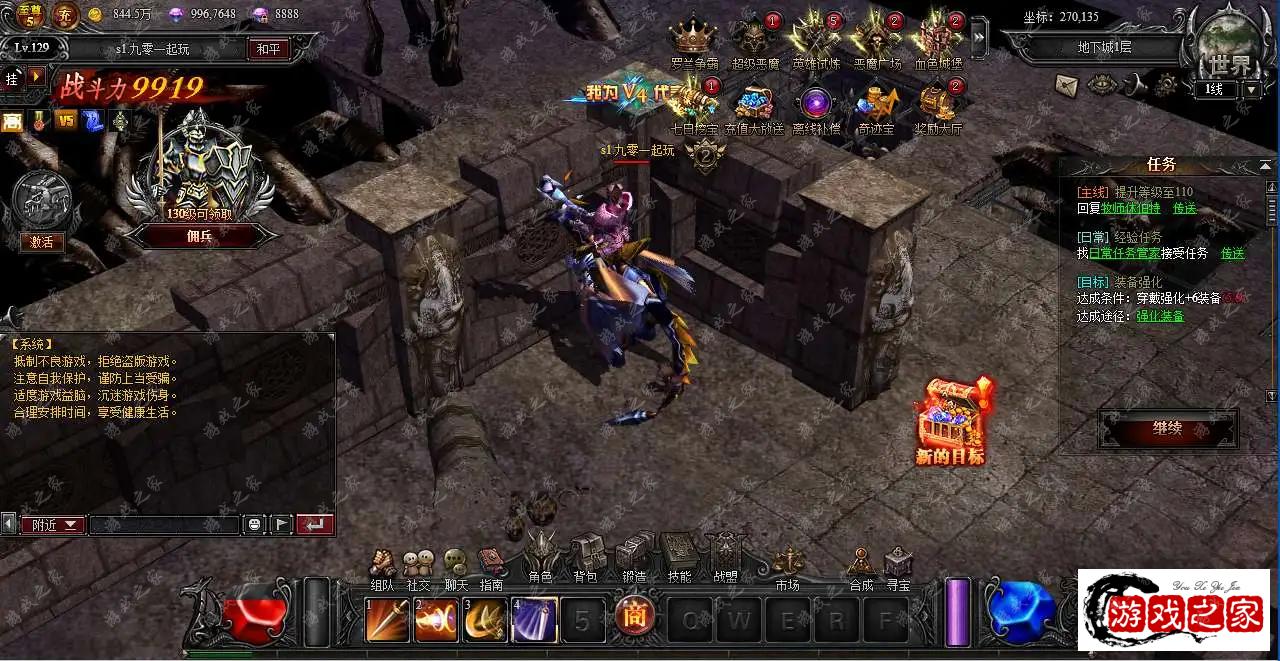Open the 市场 market scales icon

tap(787, 565)
